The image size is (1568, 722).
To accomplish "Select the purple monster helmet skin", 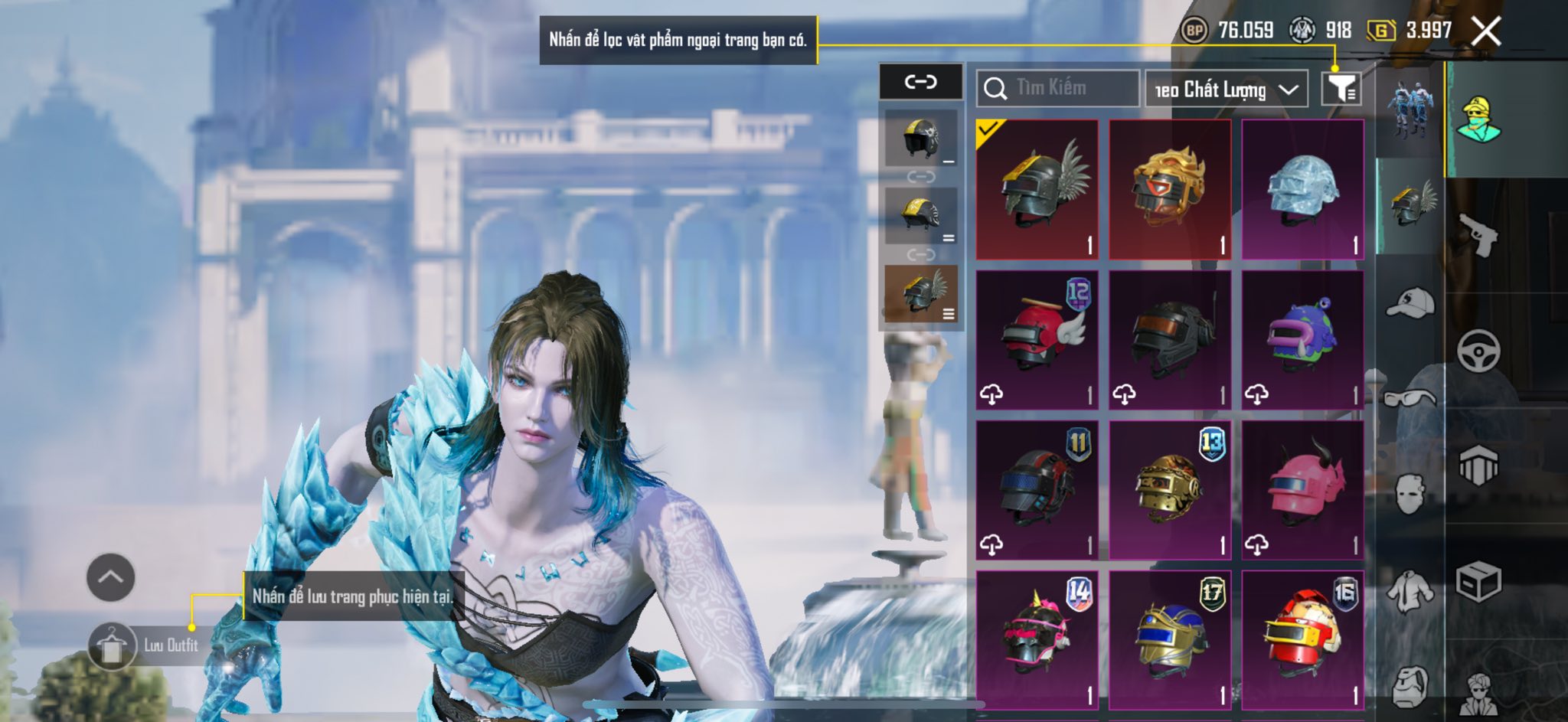I will click(1302, 339).
